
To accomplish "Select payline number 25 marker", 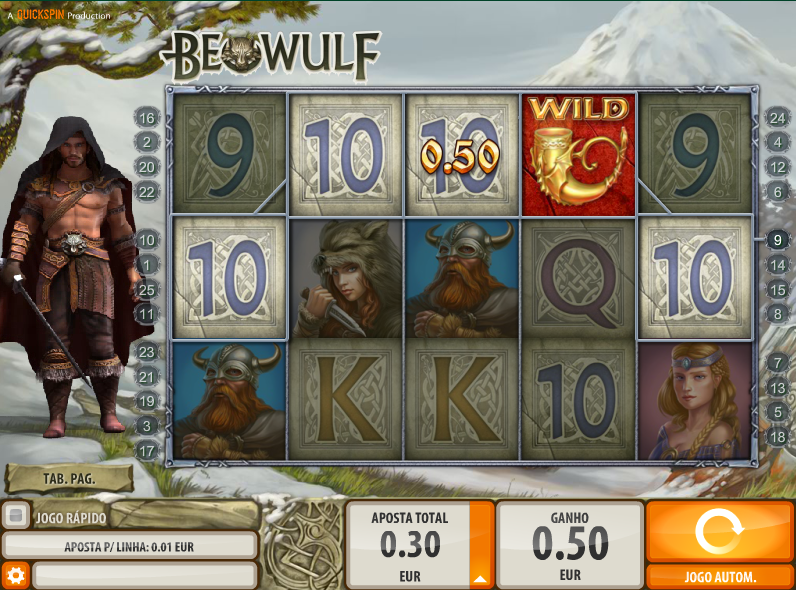I will tap(147, 290).
